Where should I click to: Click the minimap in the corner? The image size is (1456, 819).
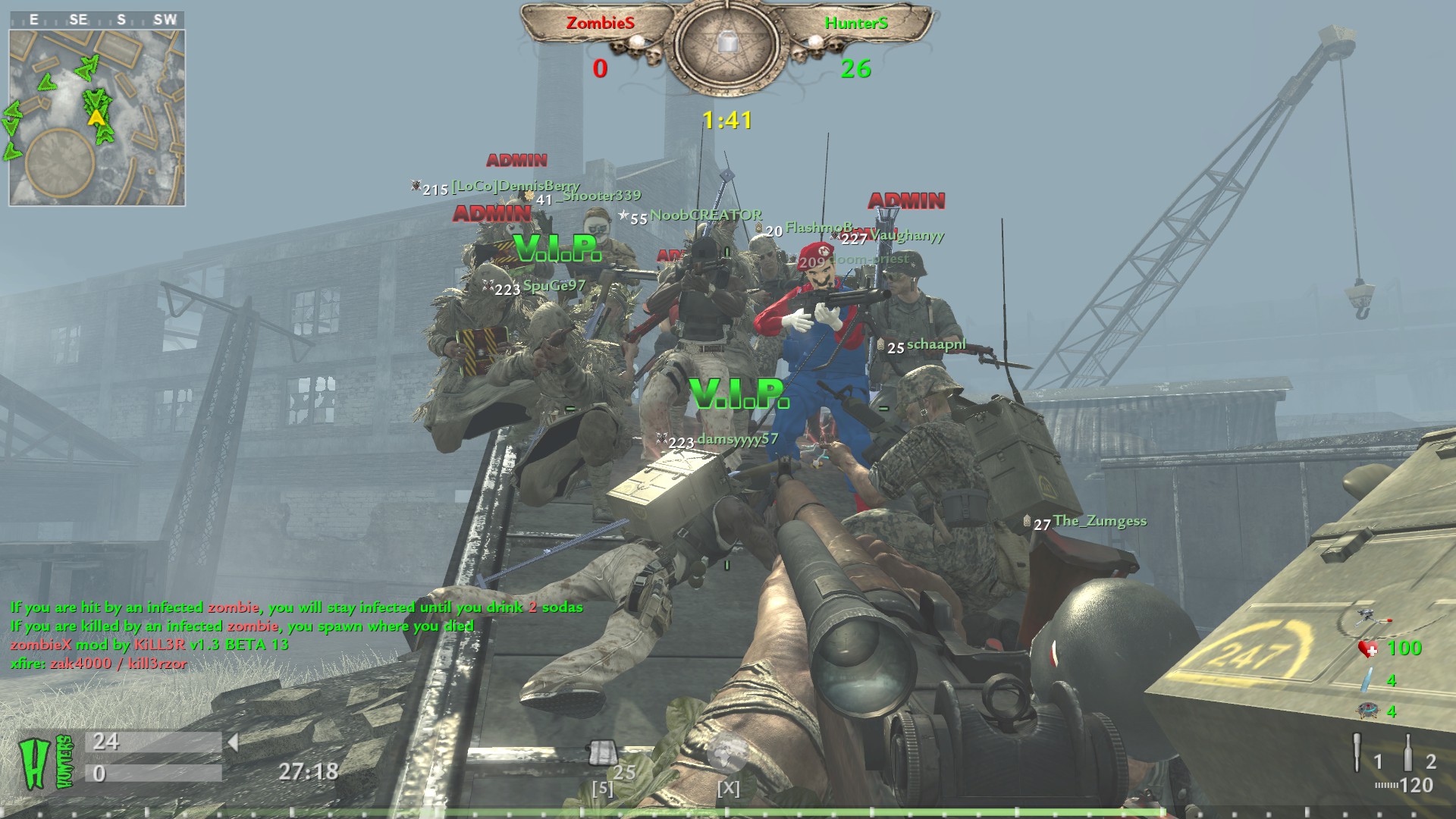coord(97,118)
